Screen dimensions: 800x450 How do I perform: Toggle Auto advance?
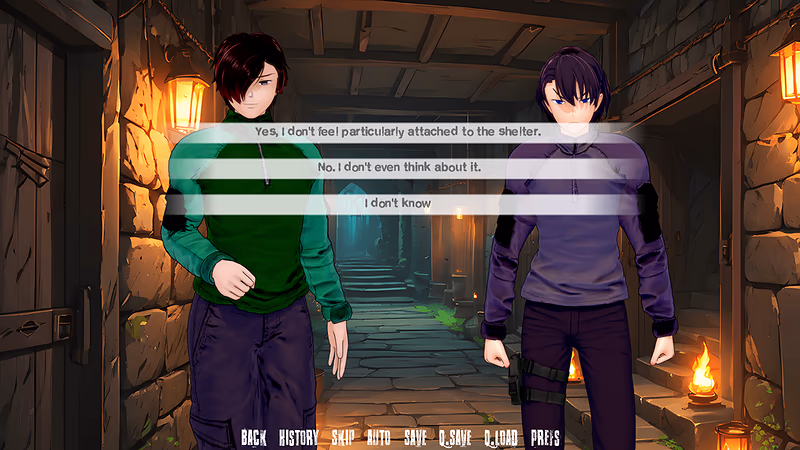coord(379,437)
